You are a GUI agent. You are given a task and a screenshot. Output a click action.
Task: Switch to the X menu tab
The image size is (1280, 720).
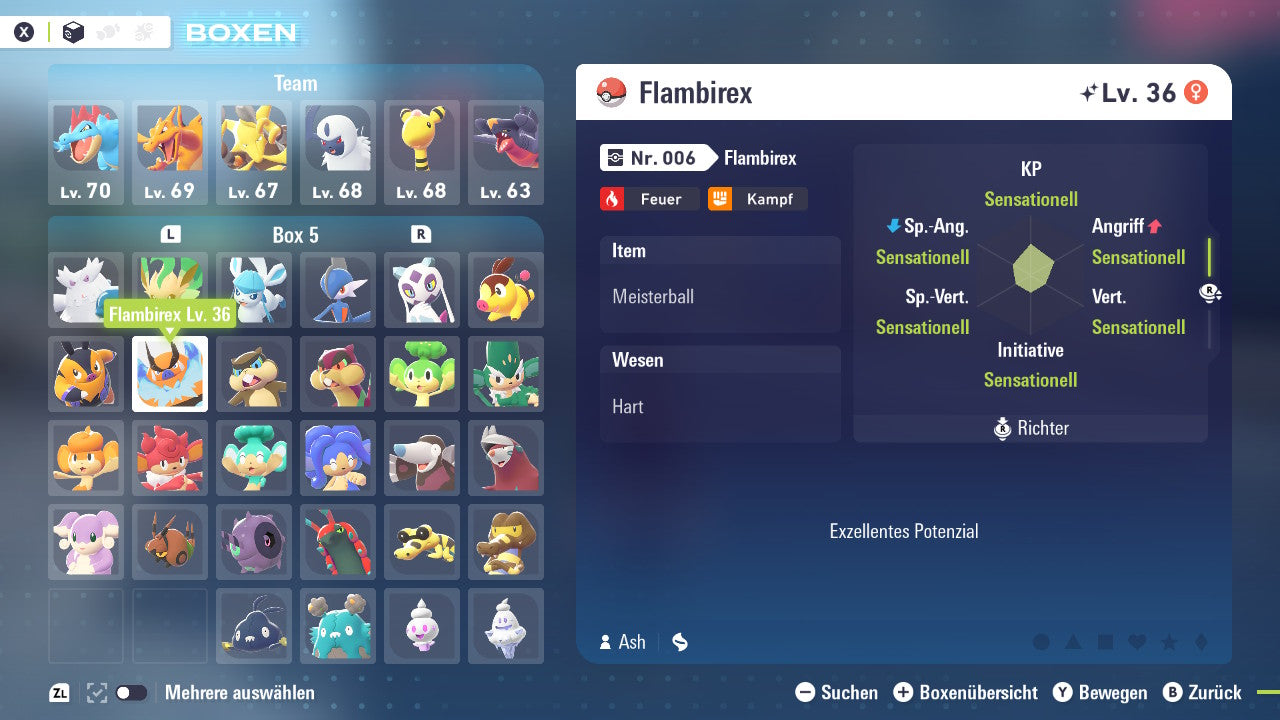24,31
